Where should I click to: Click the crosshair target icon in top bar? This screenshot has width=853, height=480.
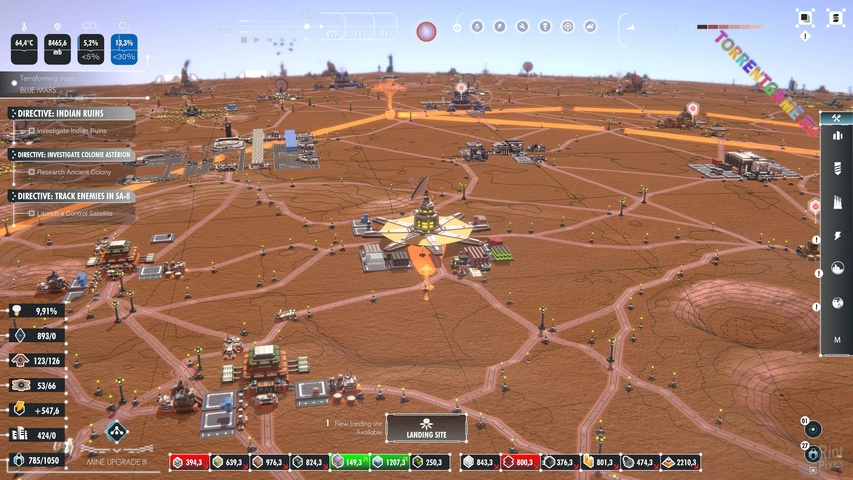pos(567,26)
